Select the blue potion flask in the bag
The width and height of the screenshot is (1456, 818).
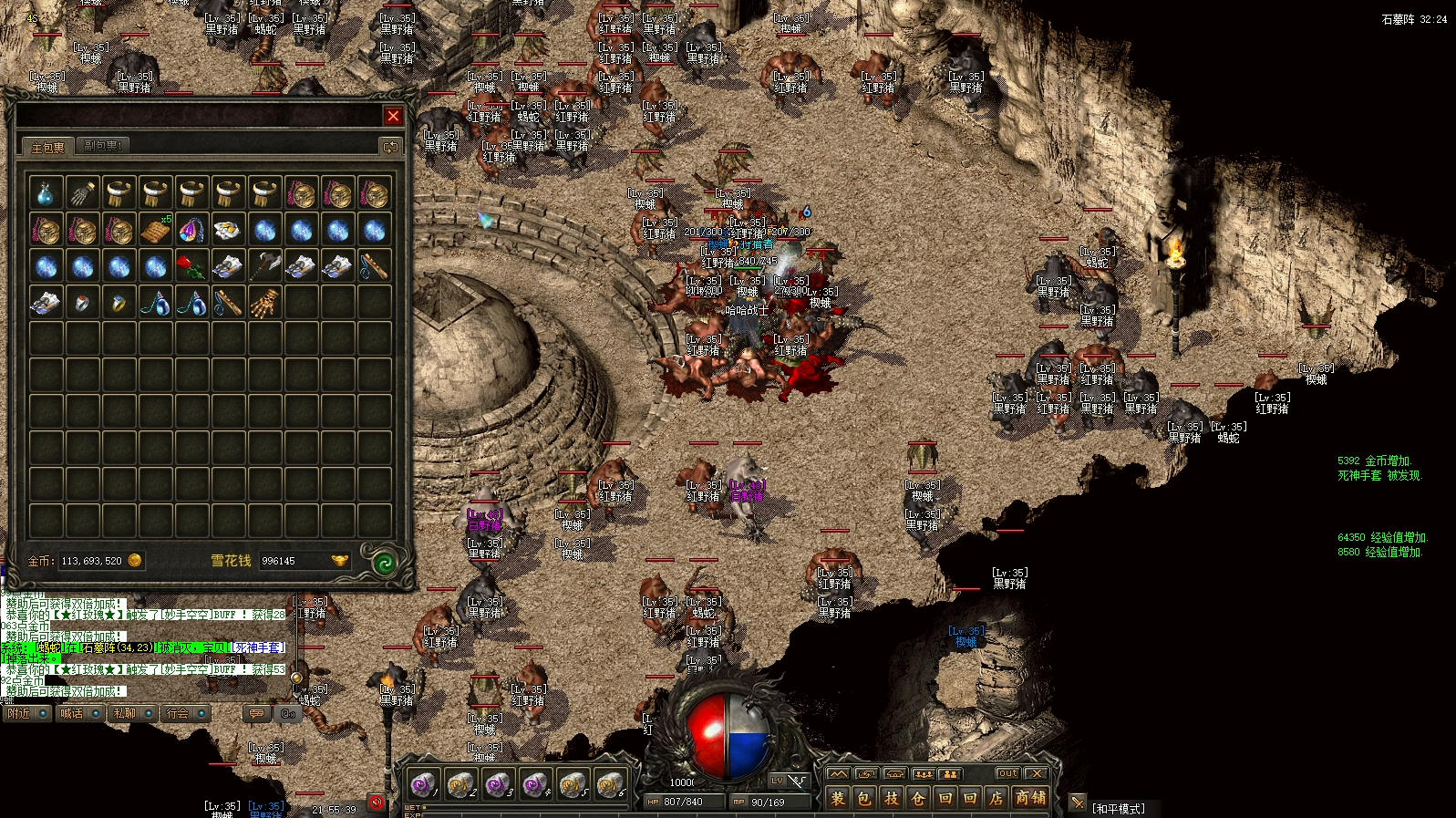coord(46,193)
